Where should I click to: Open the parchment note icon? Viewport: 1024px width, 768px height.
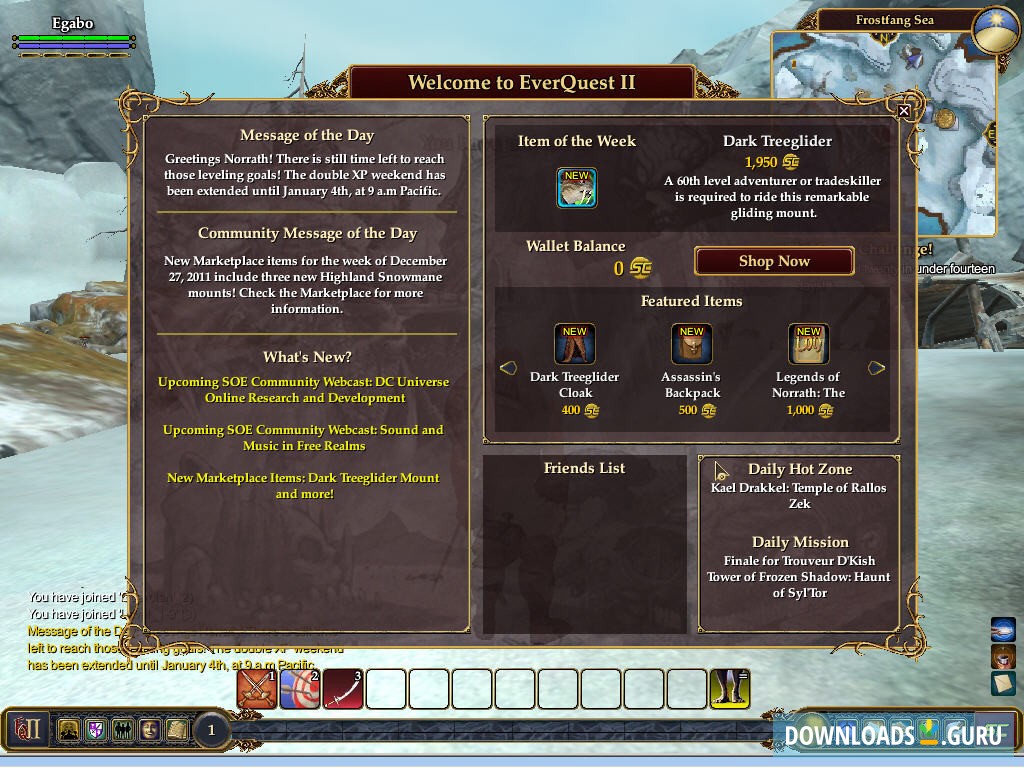pyautogui.click(x=1003, y=684)
